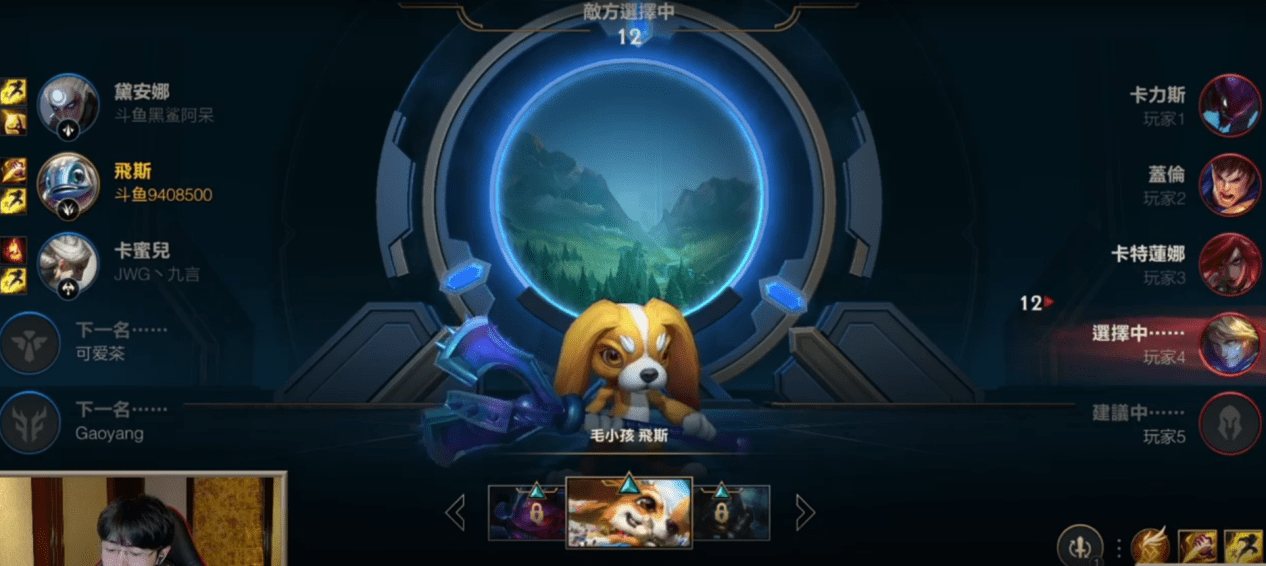The image size is (1266, 566).
Task: Choose the puppy Fizz skin thumbnail
Action: [x=629, y=512]
